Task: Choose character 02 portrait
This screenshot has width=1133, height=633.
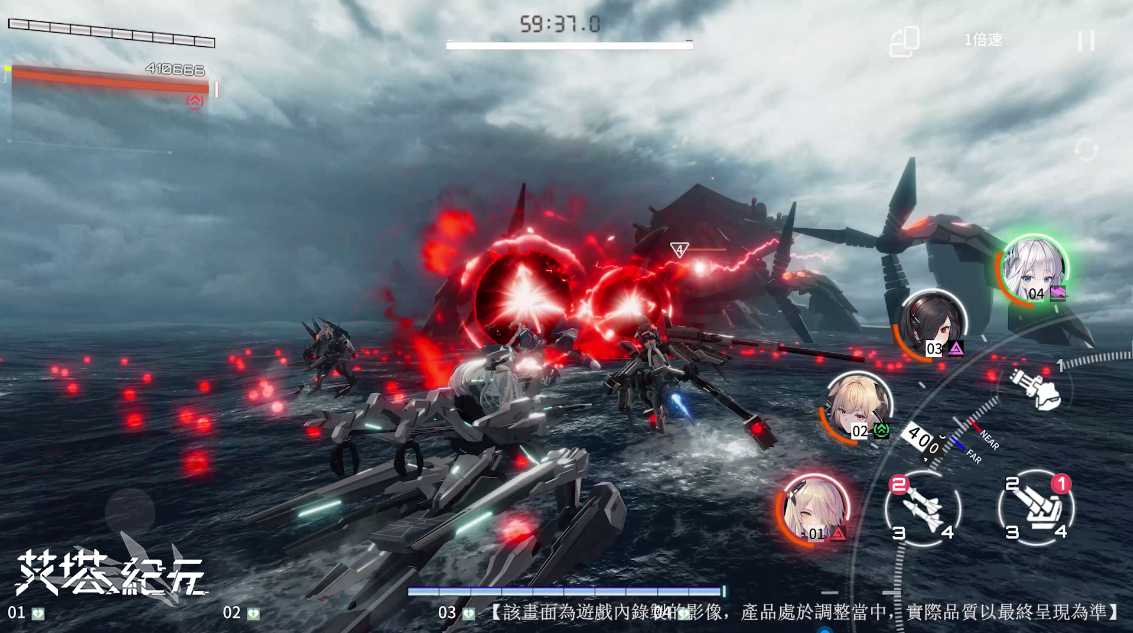Action: [857, 406]
